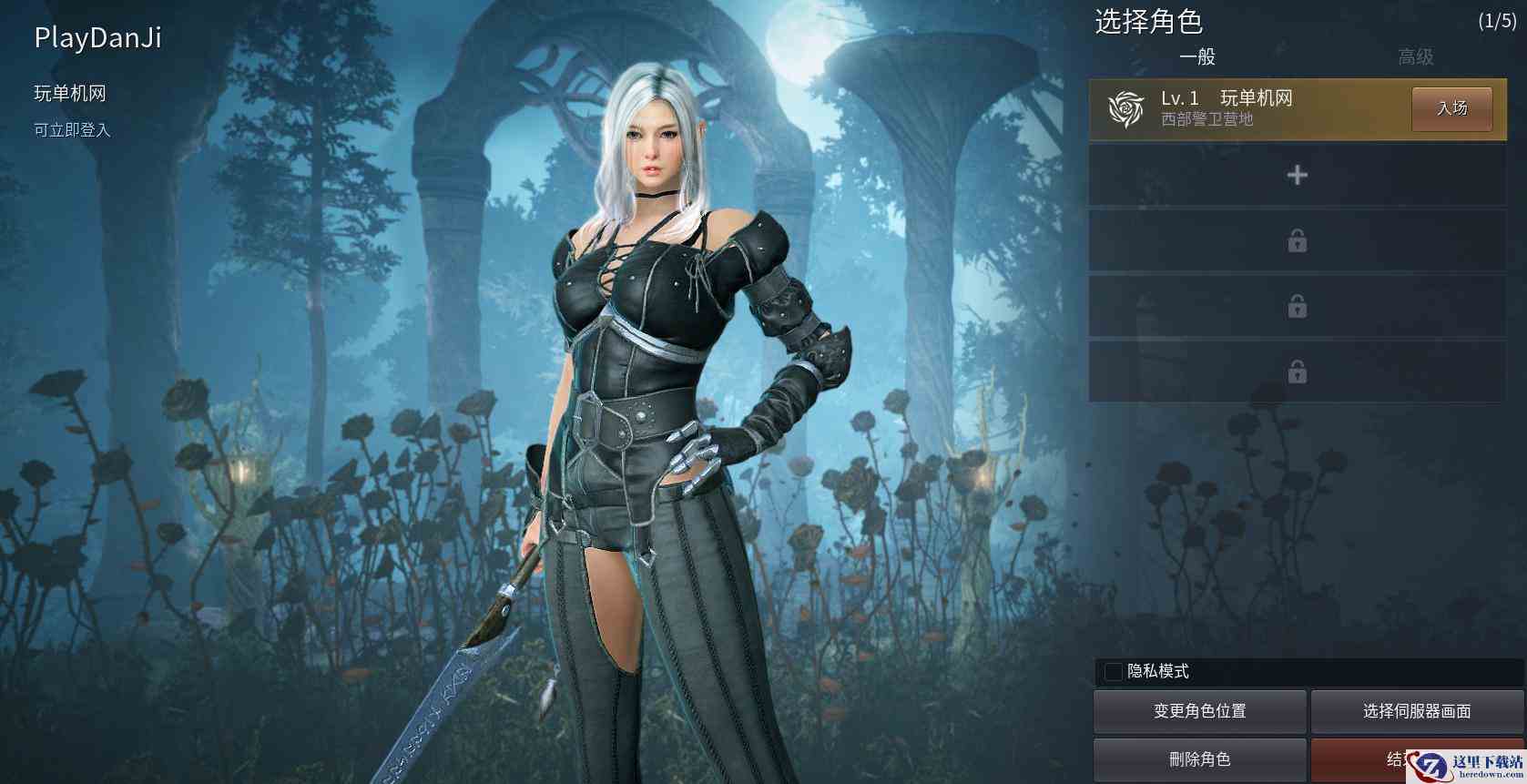
Task: Open 选择伺服器画面 server screen selection
Action: pos(1415,711)
